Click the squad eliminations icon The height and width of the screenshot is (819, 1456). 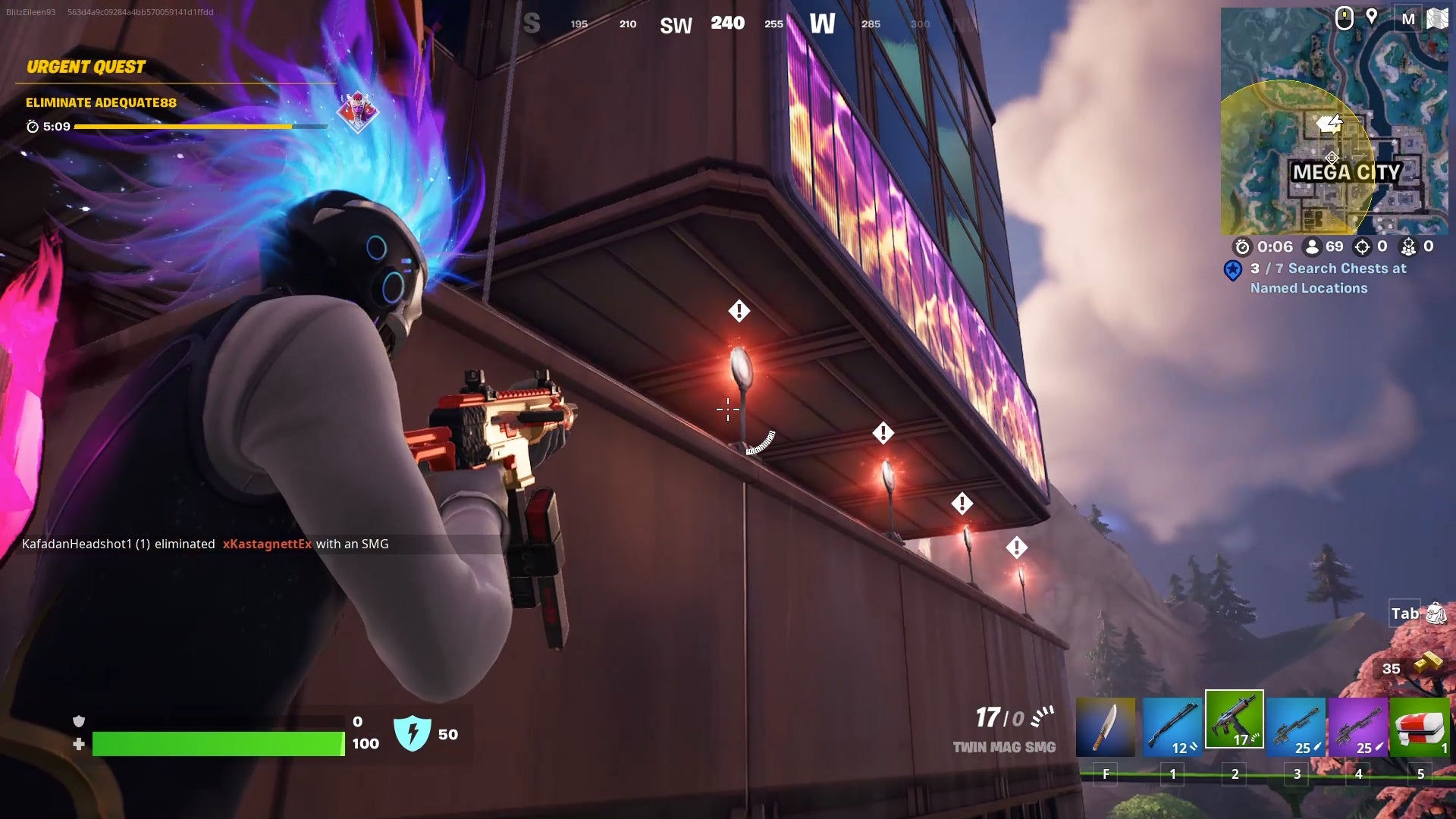(x=1410, y=246)
